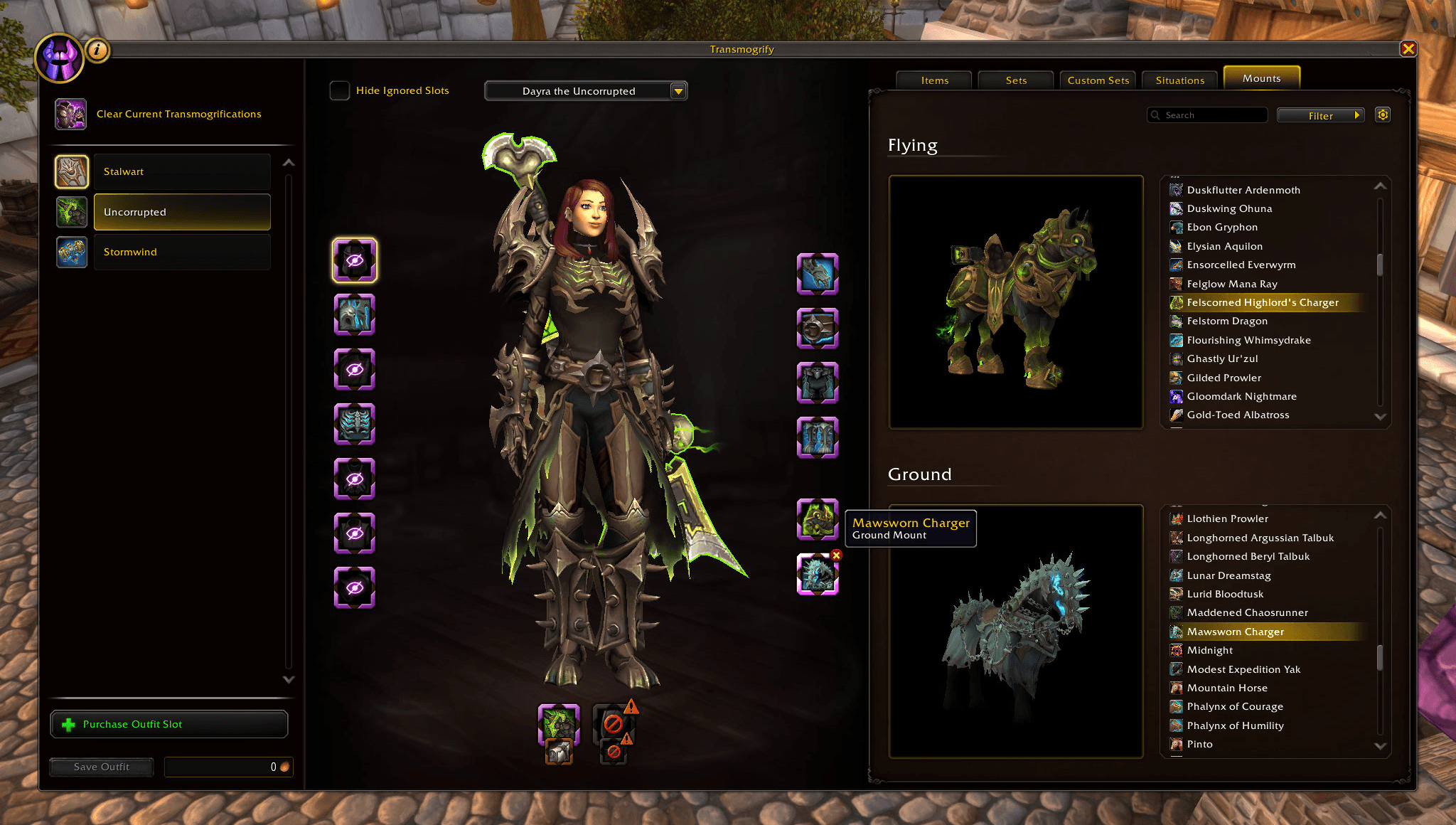Switch to the Items tab

pyautogui.click(x=934, y=80)
